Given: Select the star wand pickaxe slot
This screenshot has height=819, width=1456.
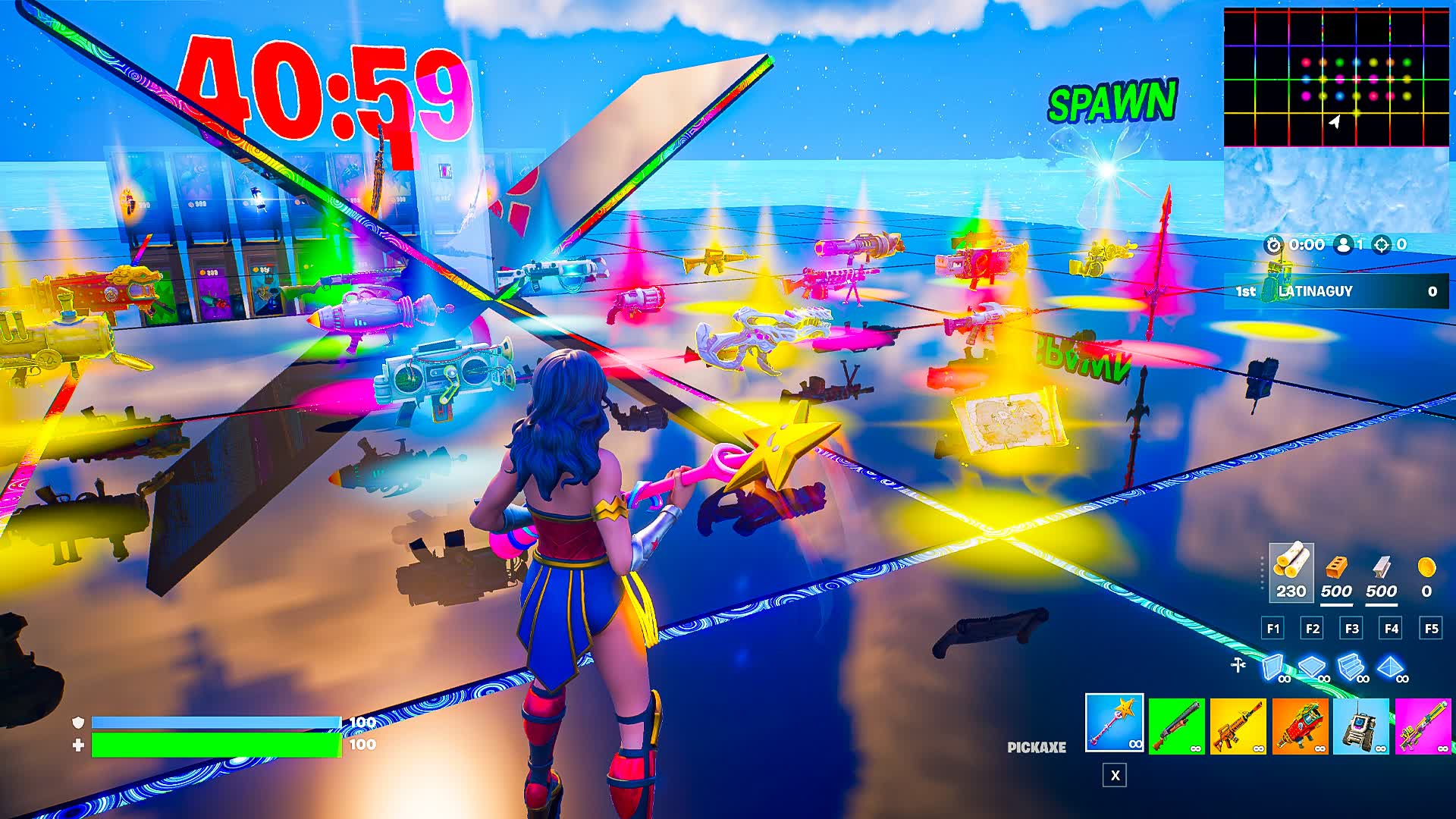Looking at the screenshot, I should (1114, 723).
